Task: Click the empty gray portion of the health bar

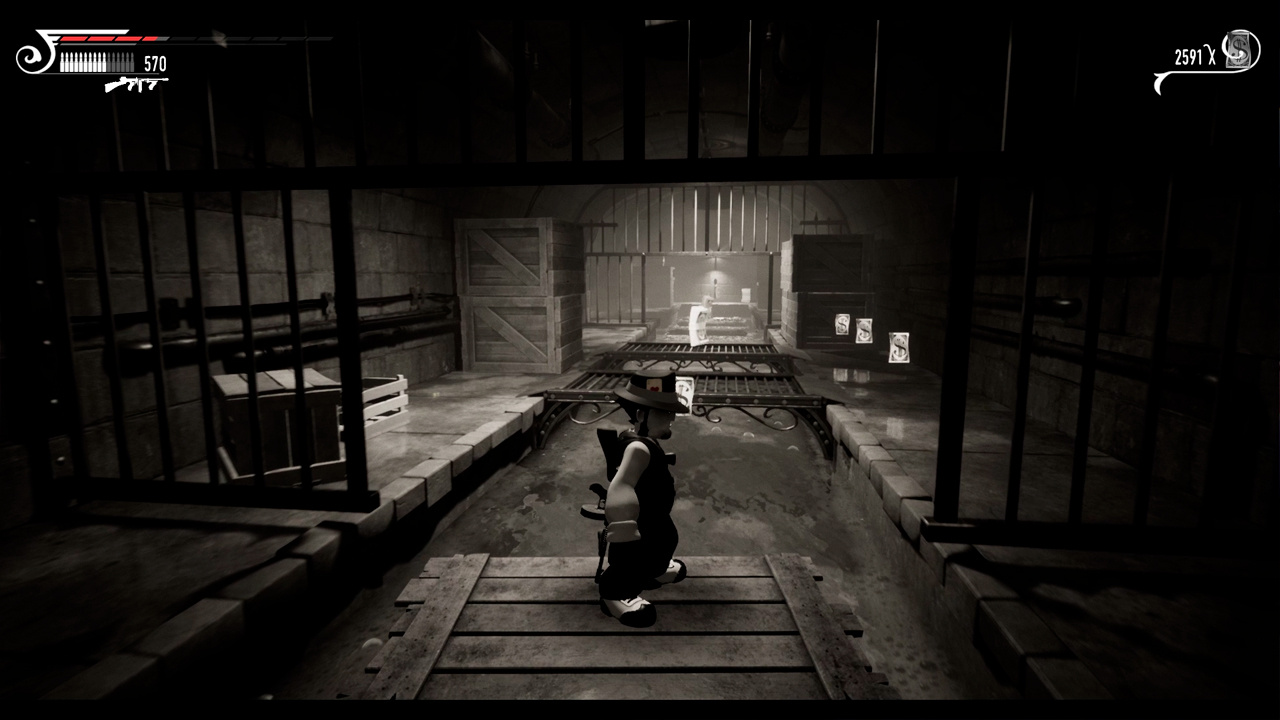Action: [250, 40]
